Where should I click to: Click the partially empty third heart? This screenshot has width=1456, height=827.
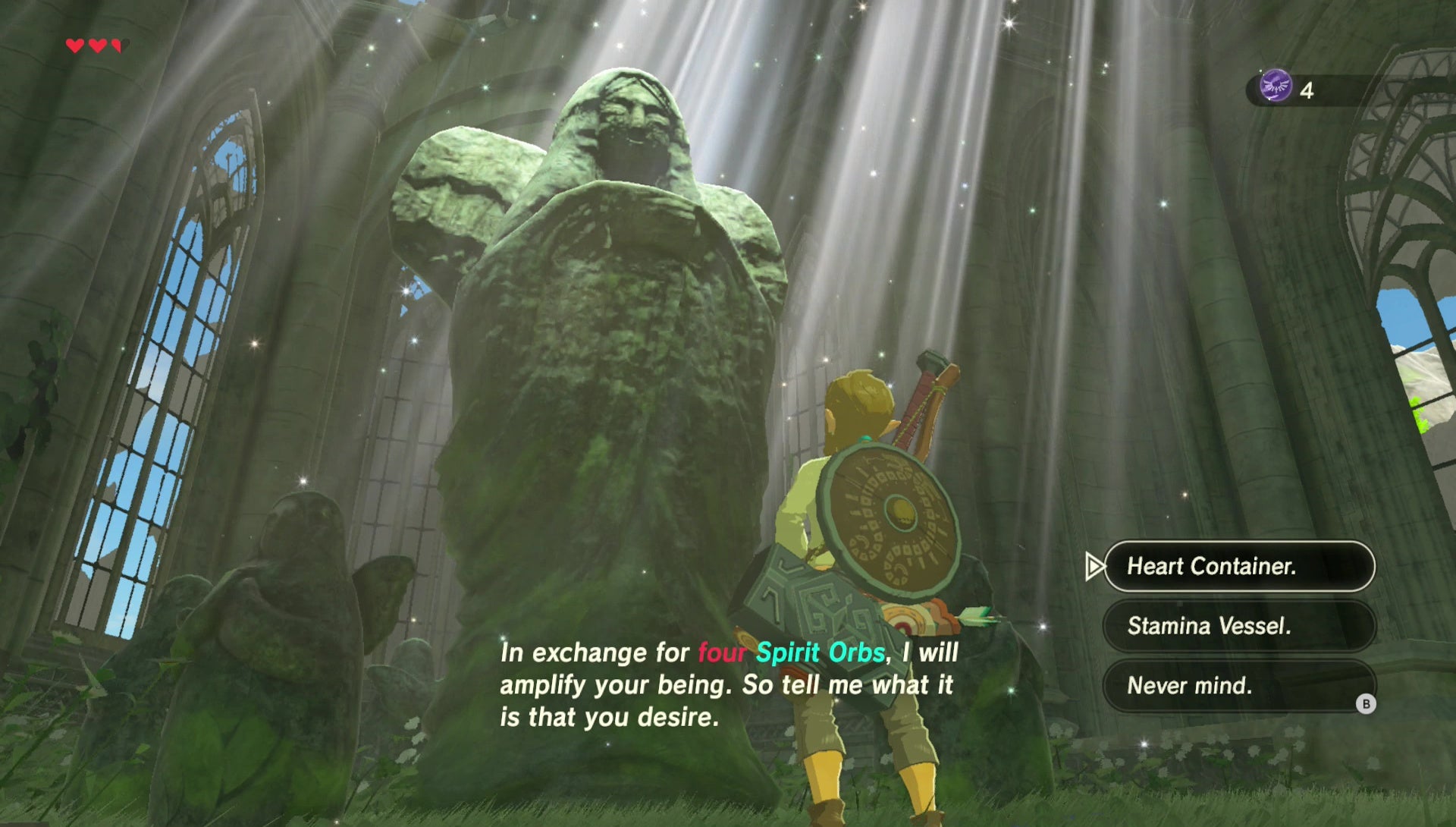click(x=118, y=46)
